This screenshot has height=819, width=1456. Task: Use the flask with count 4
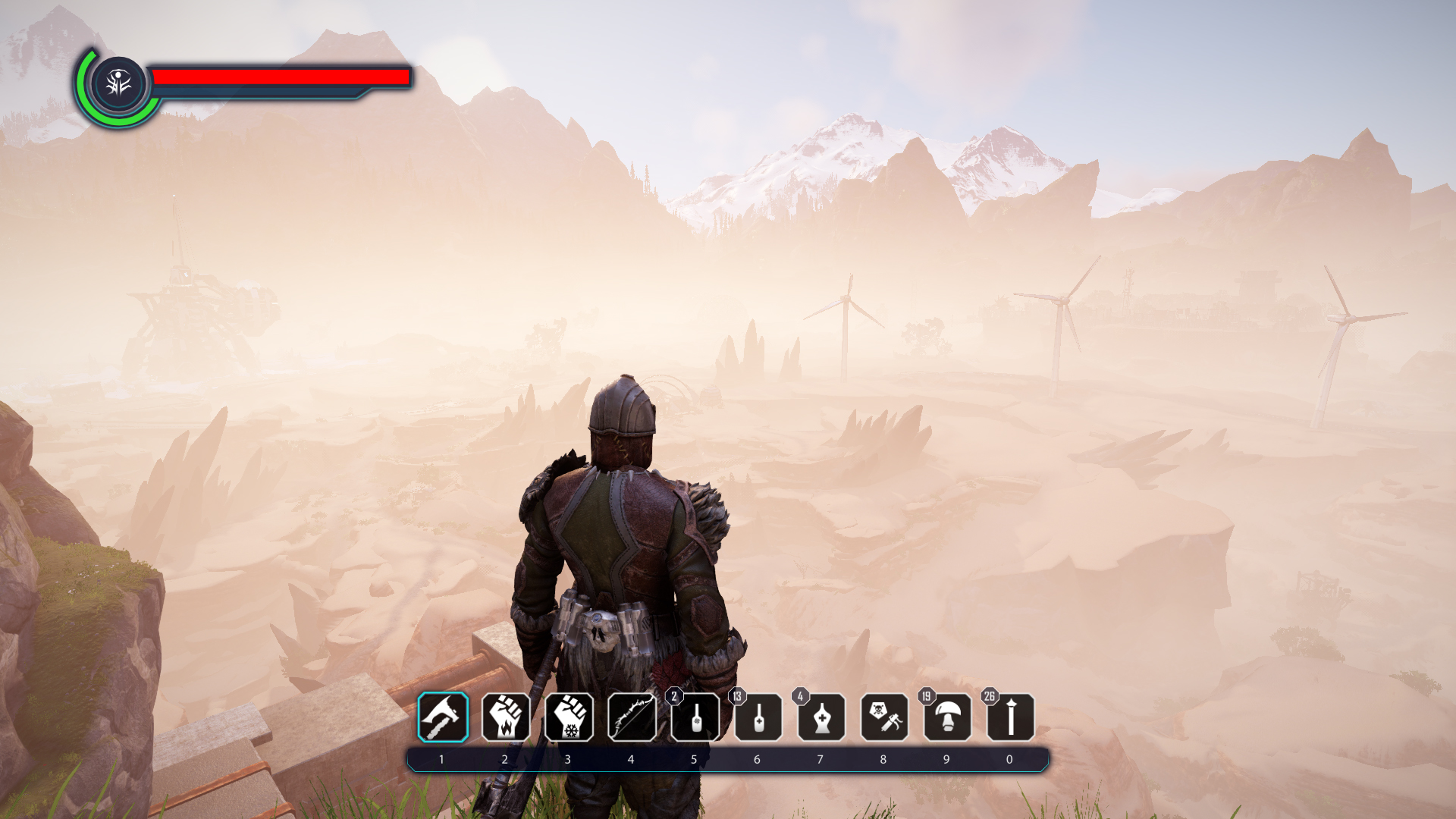point(821,717)
